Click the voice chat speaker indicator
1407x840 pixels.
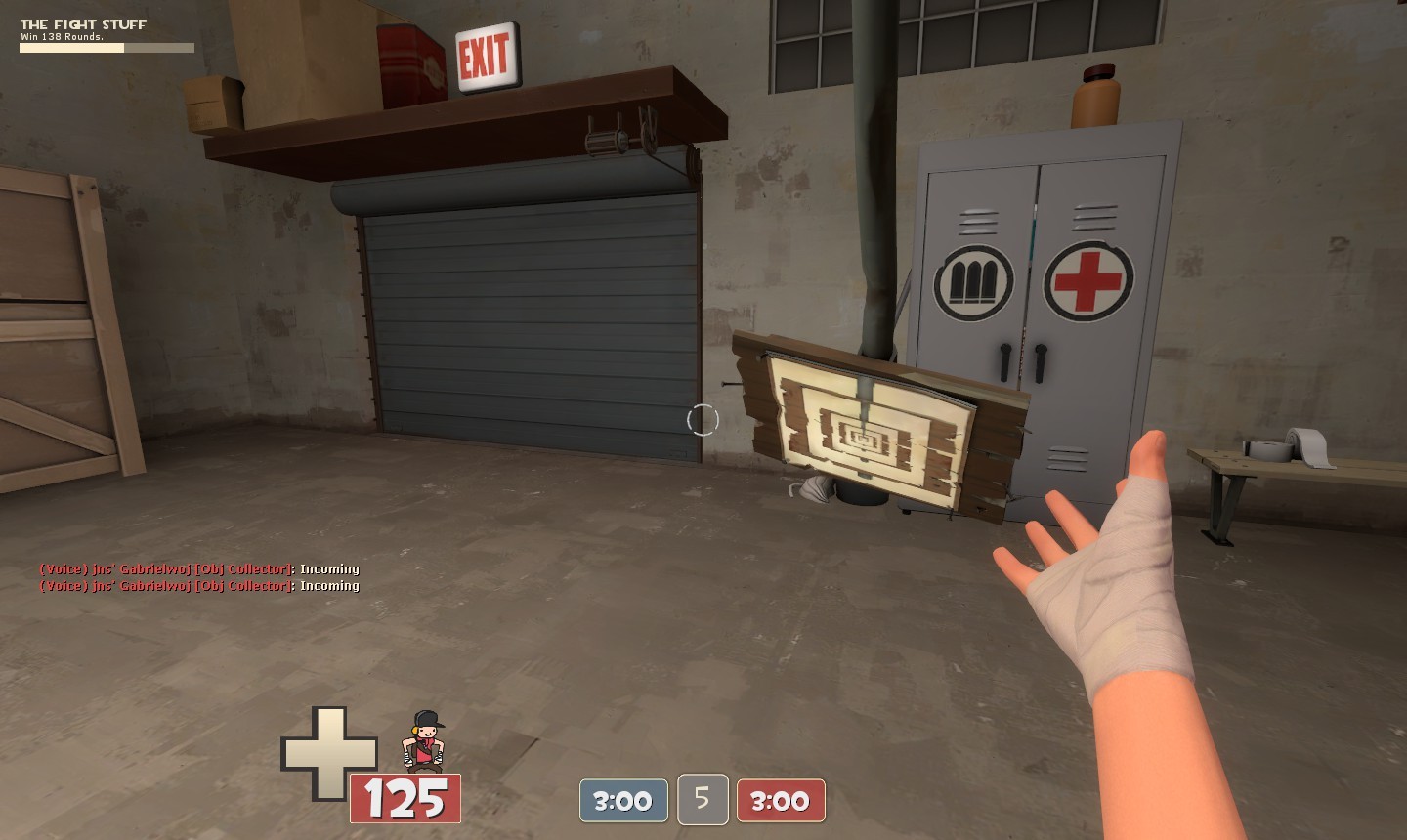(61, 568)
